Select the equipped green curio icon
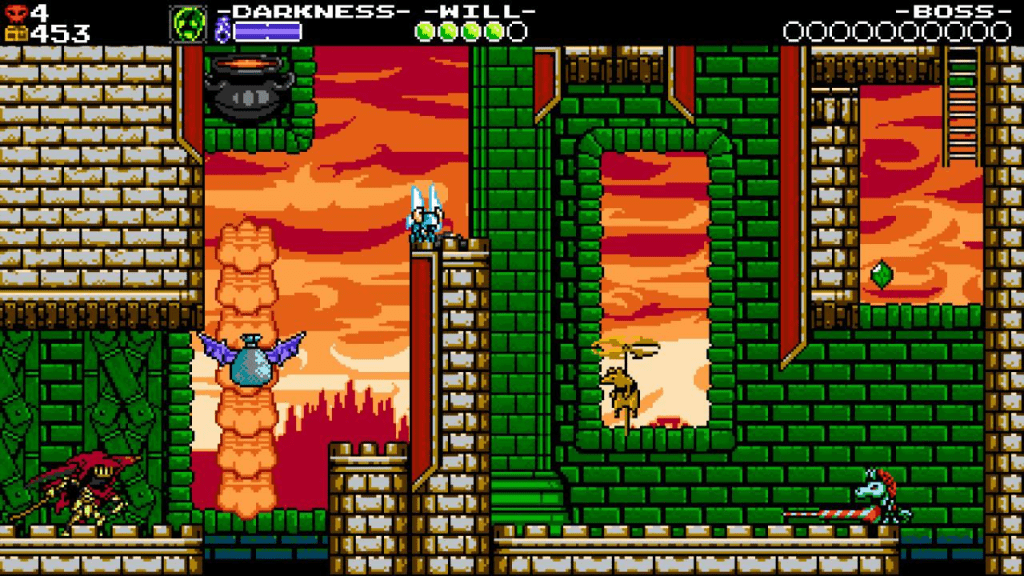This screenshot has width=1024, height=576. point(187,23)
